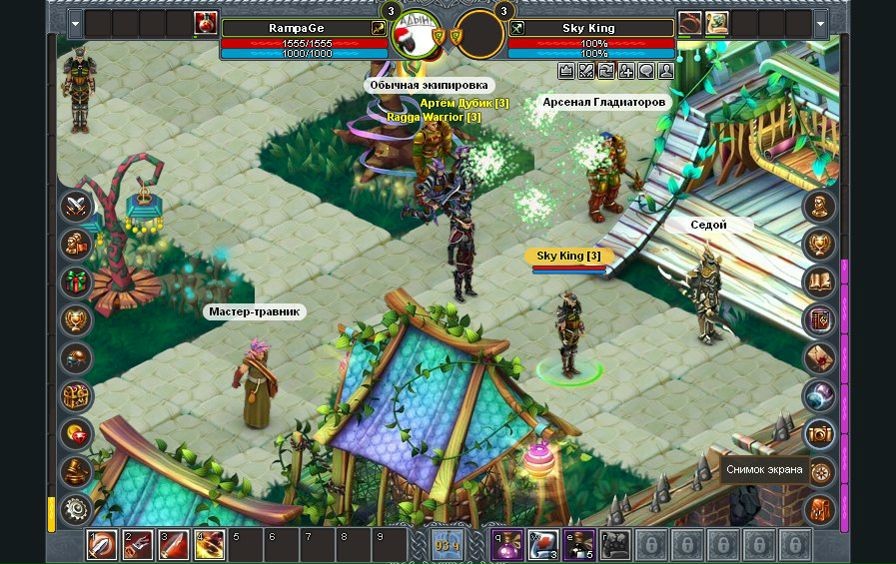The width and height of the screenshot is (896, 564).
Task: Open the backpack inventory icon
Action: pos(820,508)
